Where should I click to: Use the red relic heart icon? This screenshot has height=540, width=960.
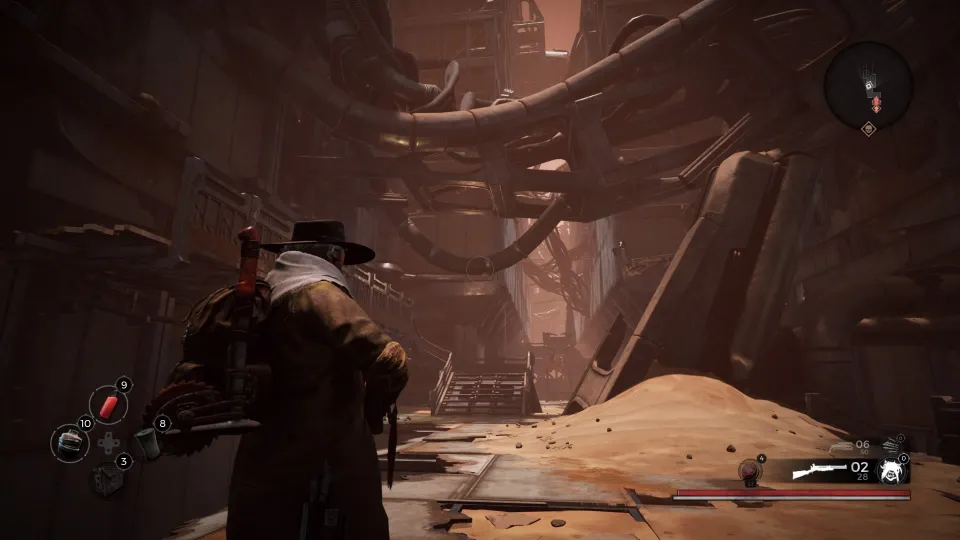click(749, 471)
